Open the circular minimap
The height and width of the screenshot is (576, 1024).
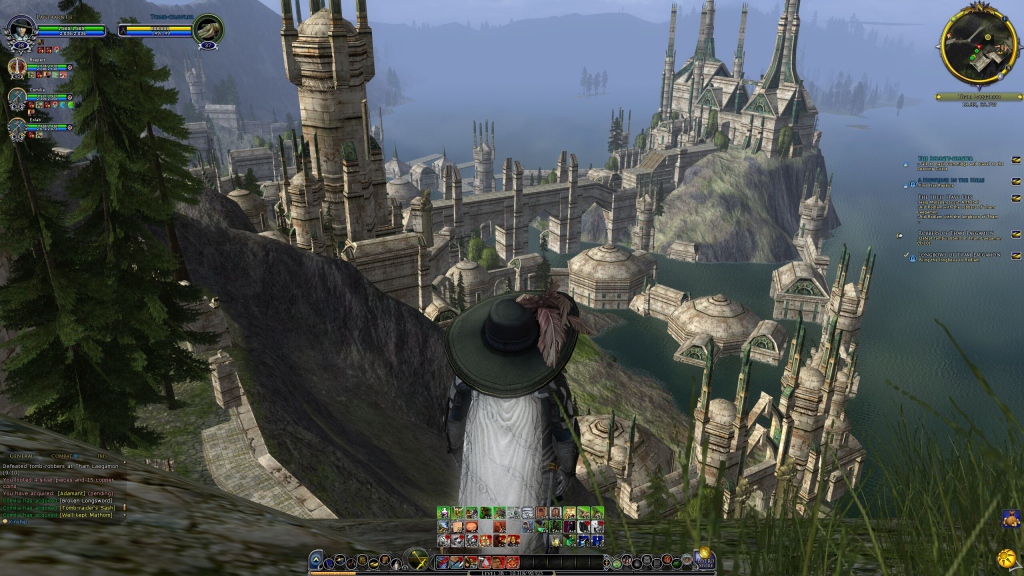point(978,44)
